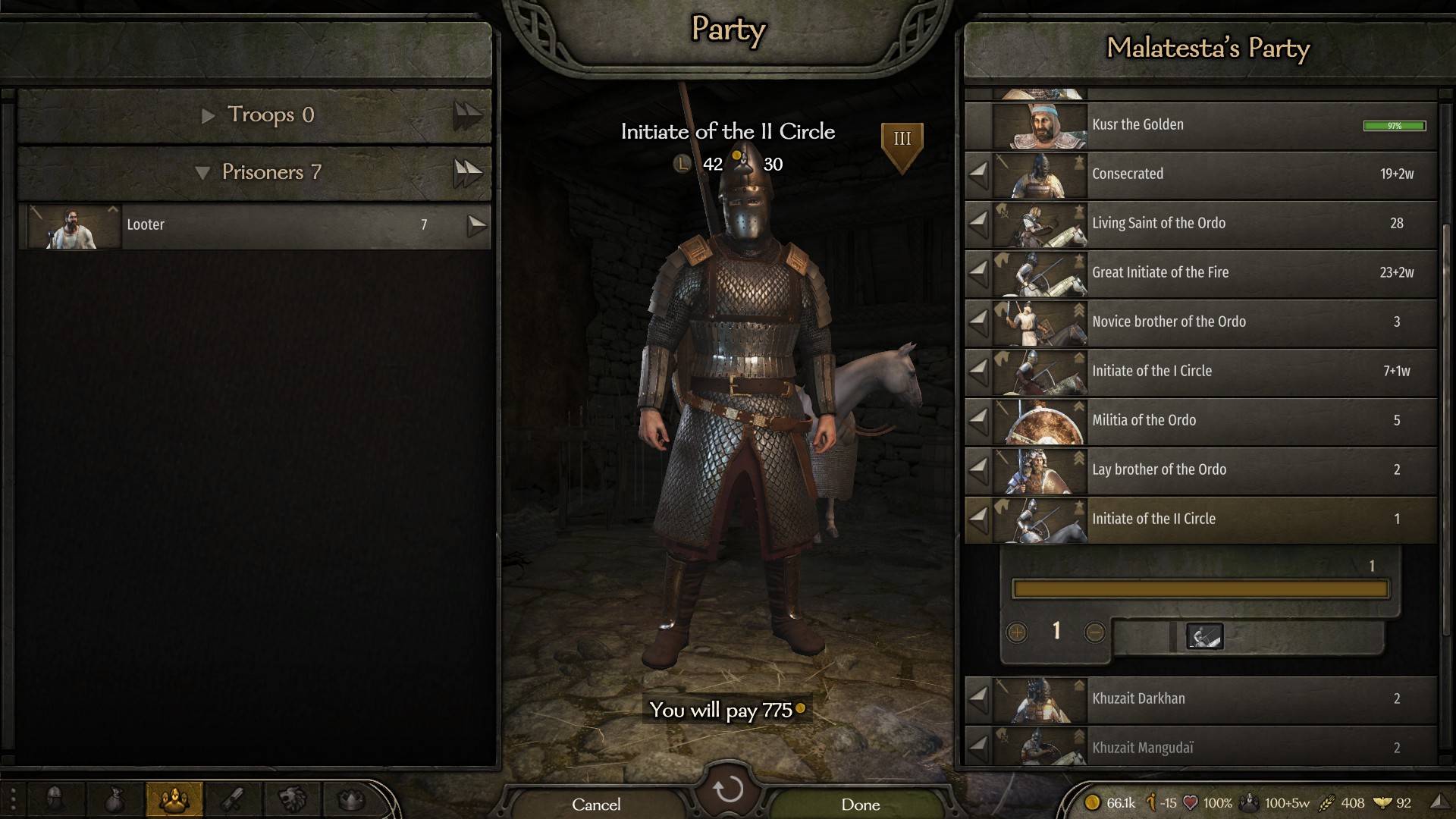
Task: Select the Khuzait Darkhan troop row
Action: click(1213, 699)
